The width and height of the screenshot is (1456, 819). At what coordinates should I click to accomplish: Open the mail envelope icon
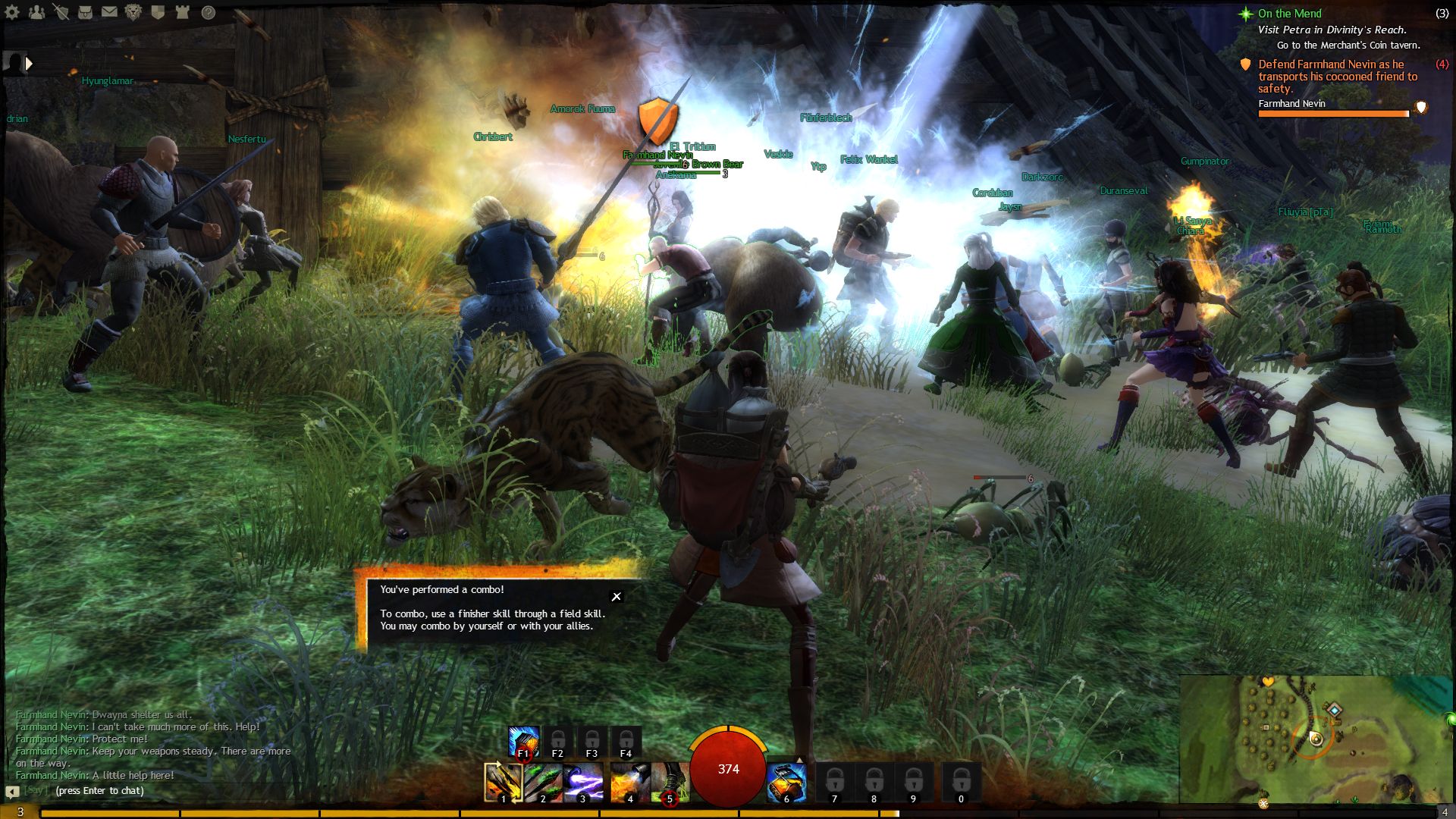pos(109,12)
